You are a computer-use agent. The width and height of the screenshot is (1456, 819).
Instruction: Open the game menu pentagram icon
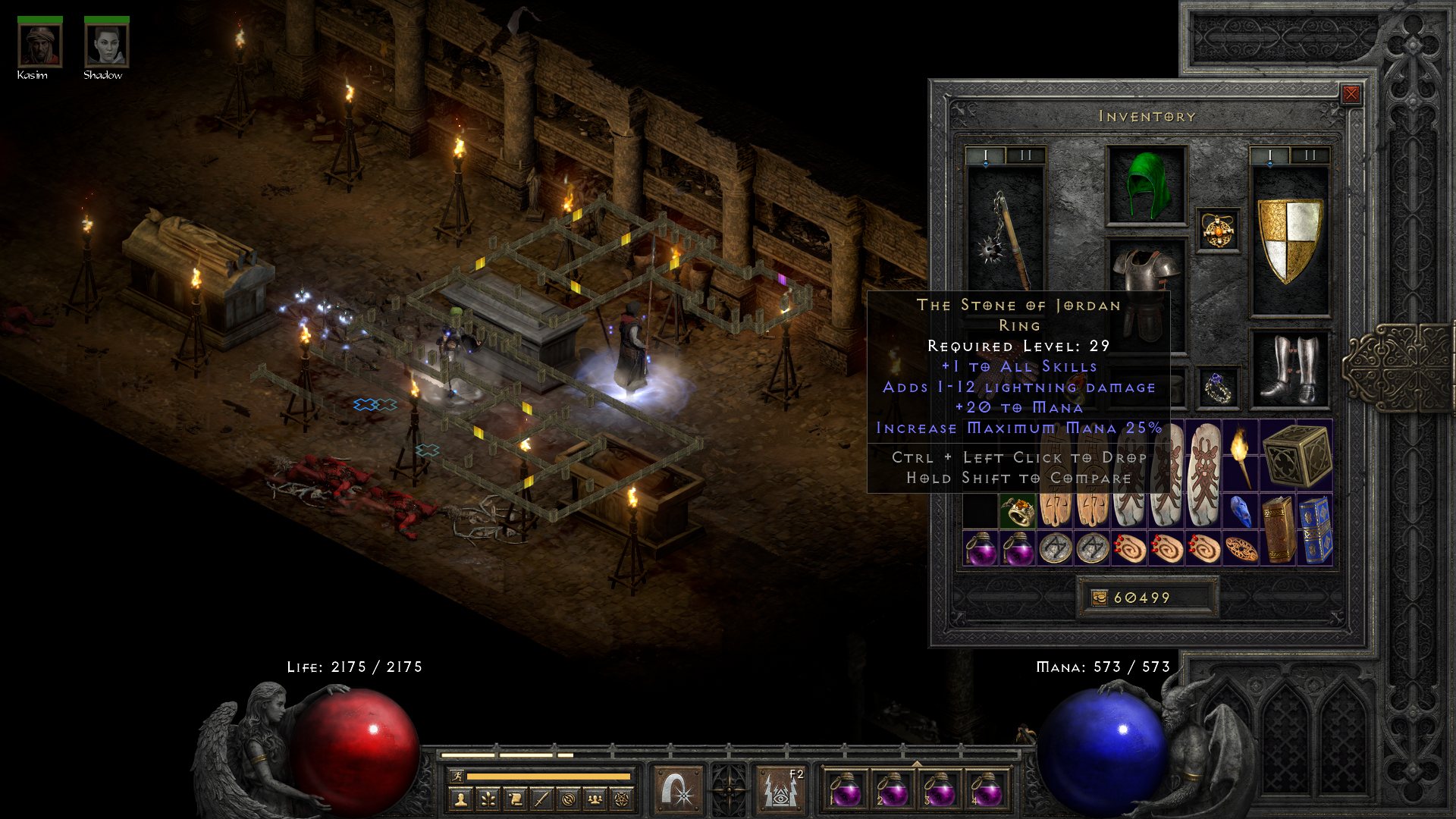pyautogui.click(x=622, y=798)
